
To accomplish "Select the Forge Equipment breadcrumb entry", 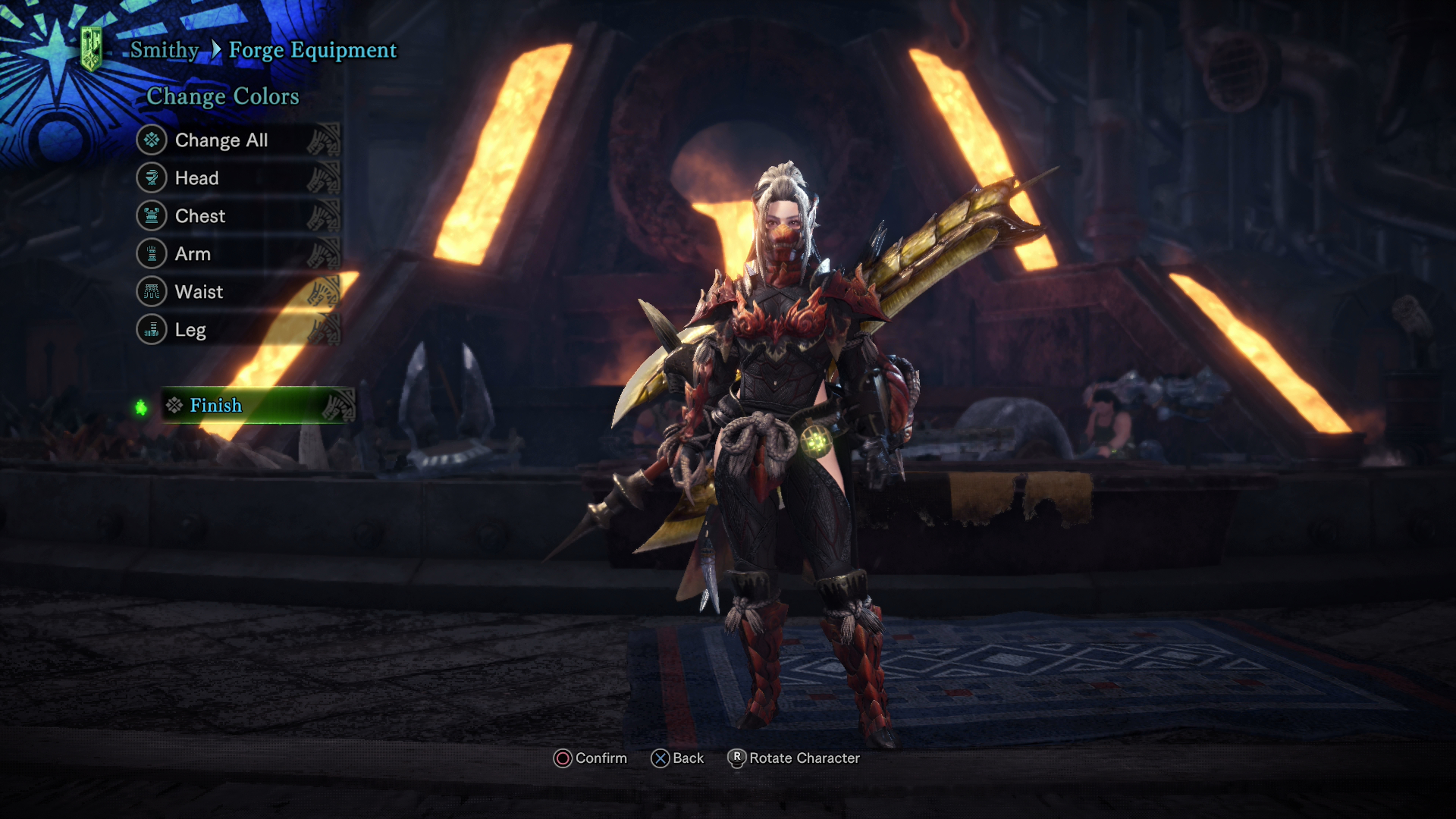I will (312, 50).
